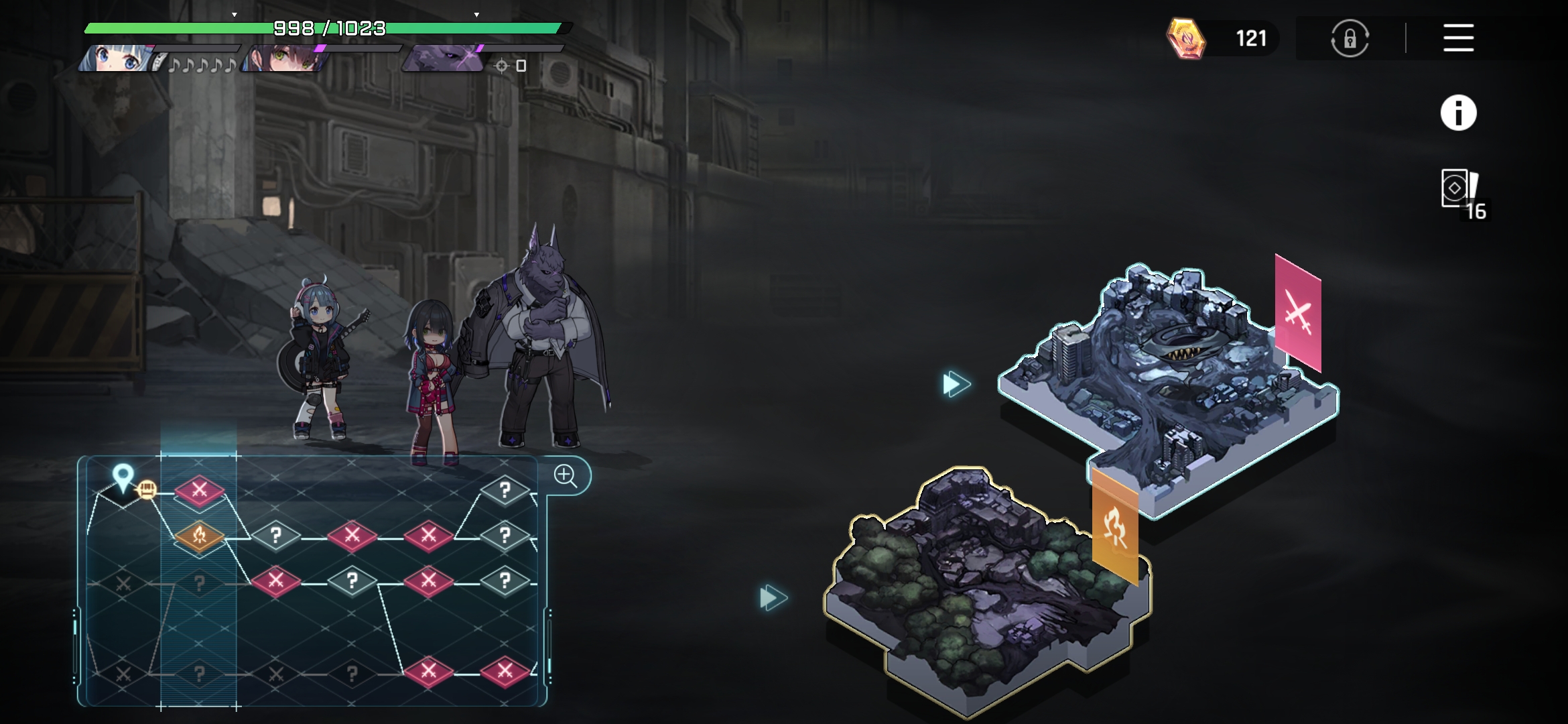
Task: Select the dark-haired girl portrait
Action: pos(285,59)
